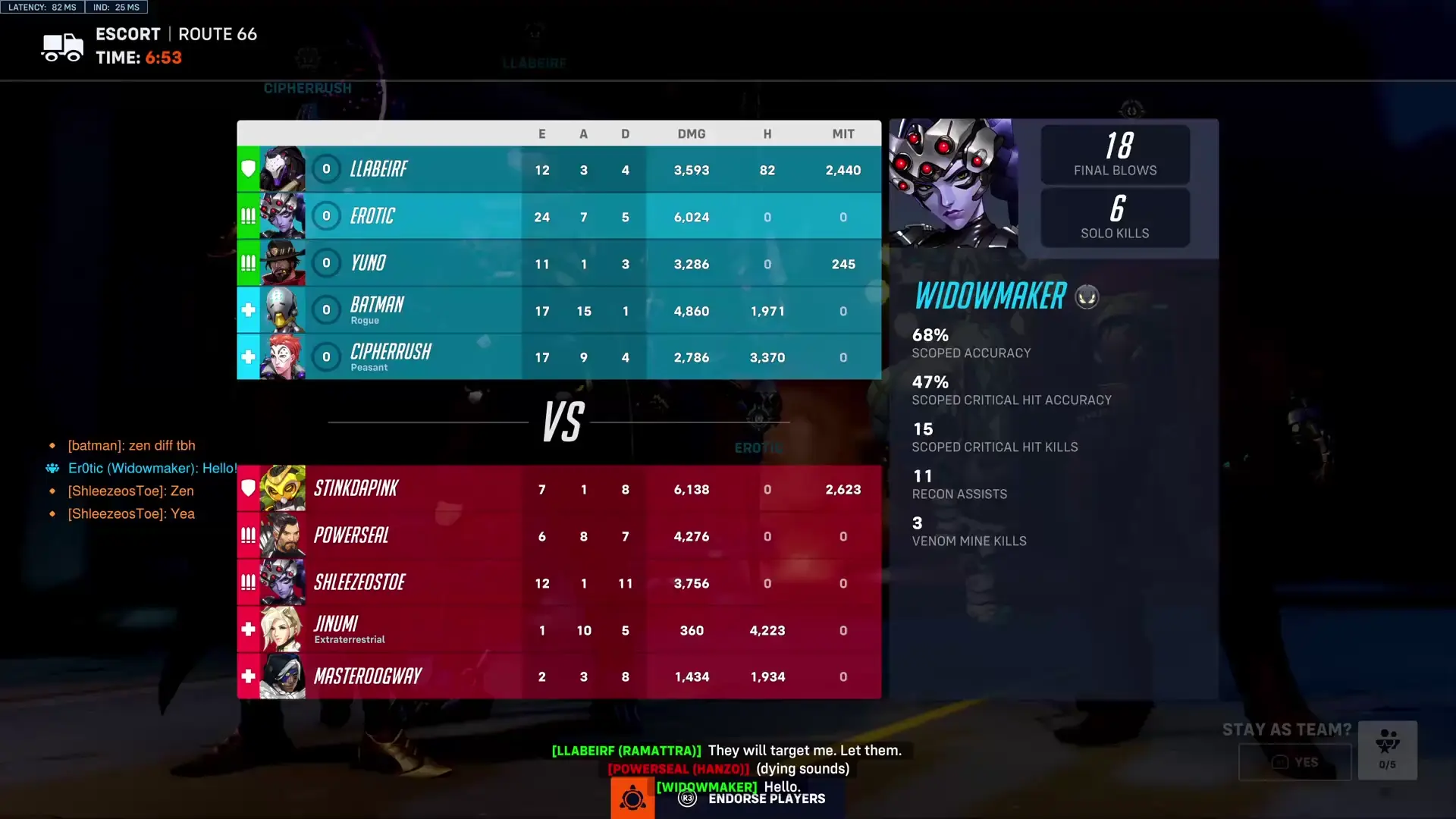Select Yuno's Cassidy hero portrait
This screenshot has width=1456, height=819.
284,263
